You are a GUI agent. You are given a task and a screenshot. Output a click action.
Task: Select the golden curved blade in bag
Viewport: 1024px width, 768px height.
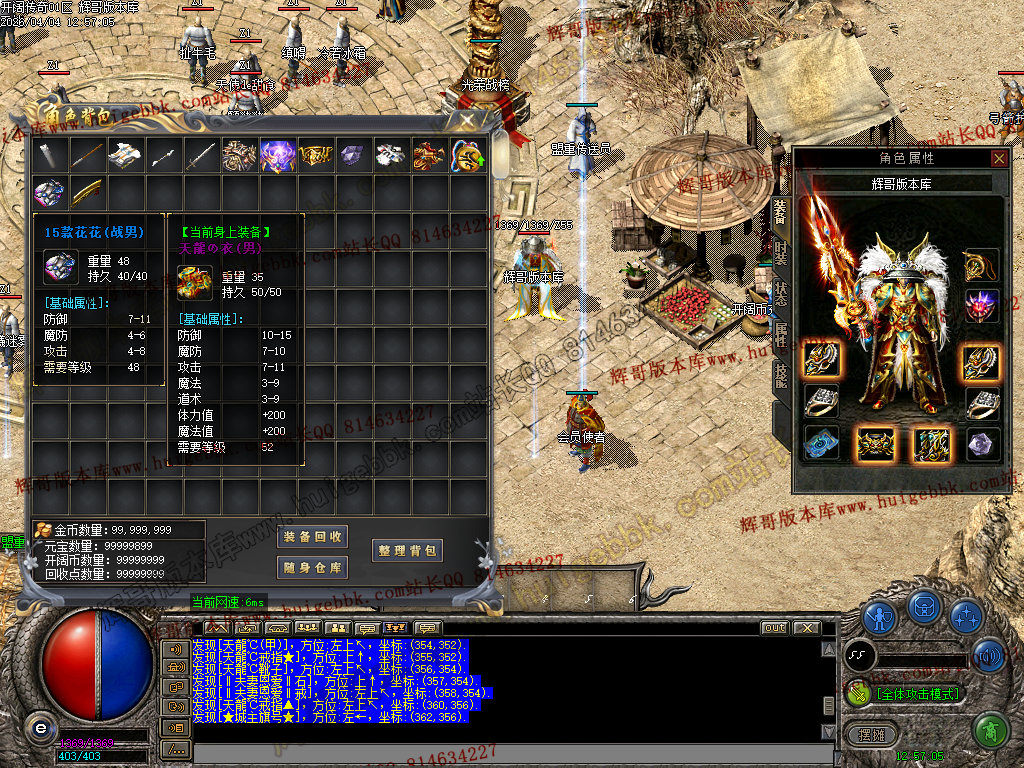87,192
